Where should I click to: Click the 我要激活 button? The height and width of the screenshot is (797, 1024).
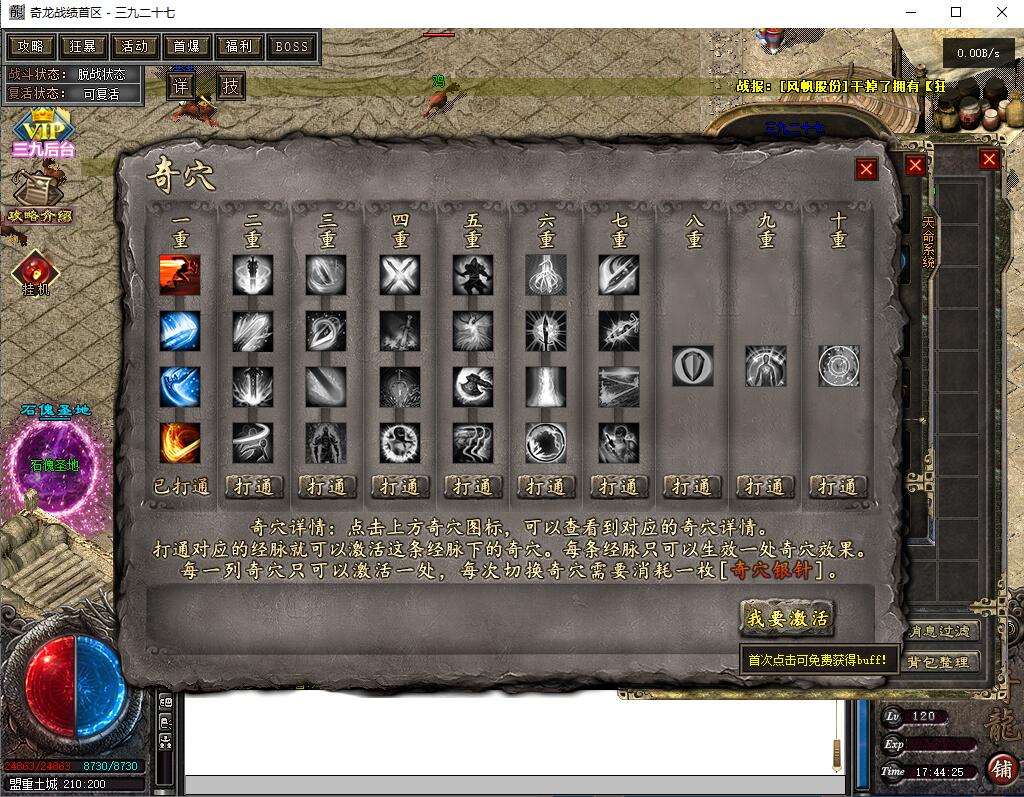(787, 618)
